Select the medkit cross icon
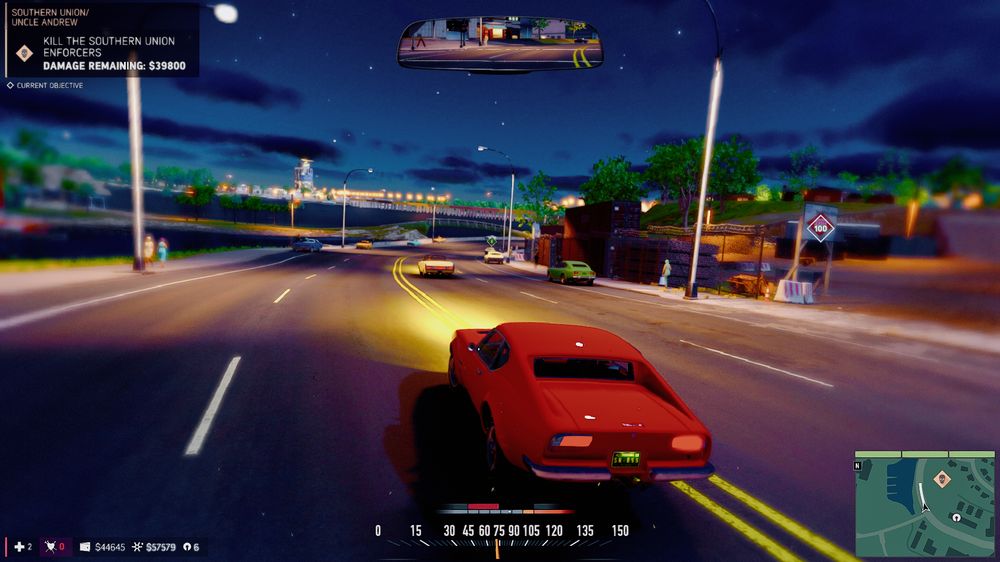1000x562 pixels. pyautogui.click(x=18, y=547)
